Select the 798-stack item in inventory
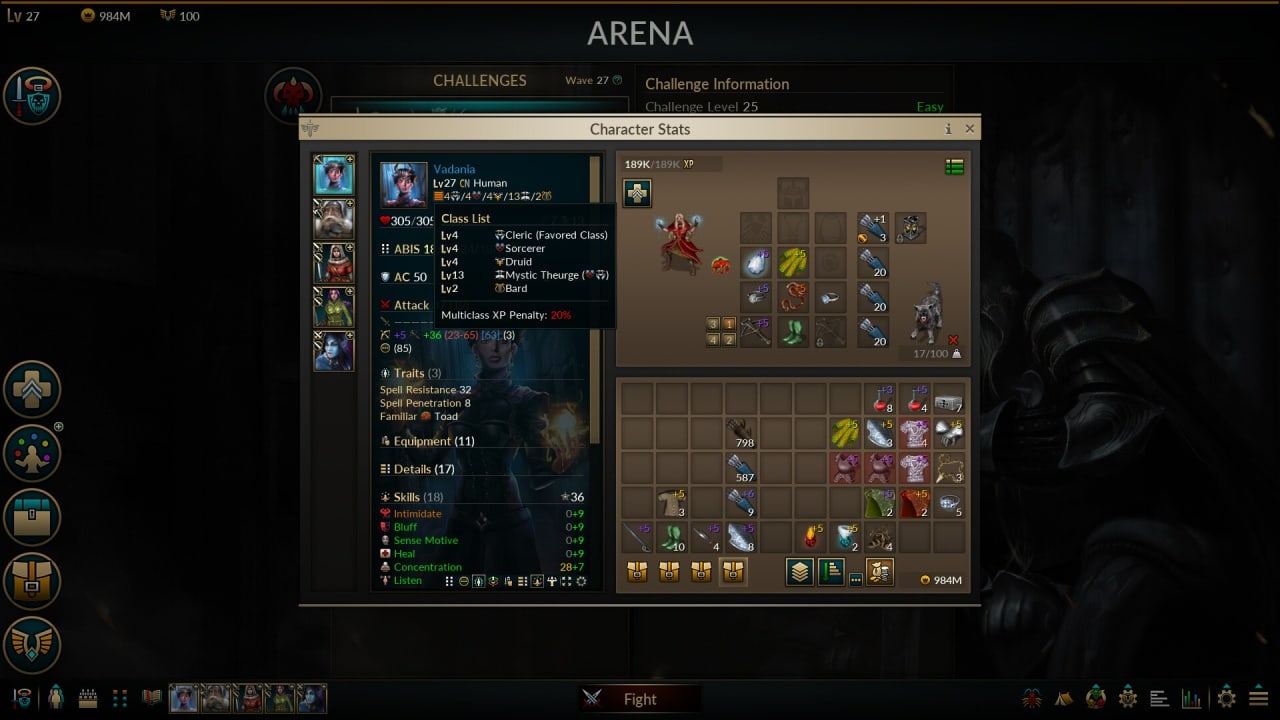The width and height of the screenshot is (1280, 720). (x=741, y=434)
